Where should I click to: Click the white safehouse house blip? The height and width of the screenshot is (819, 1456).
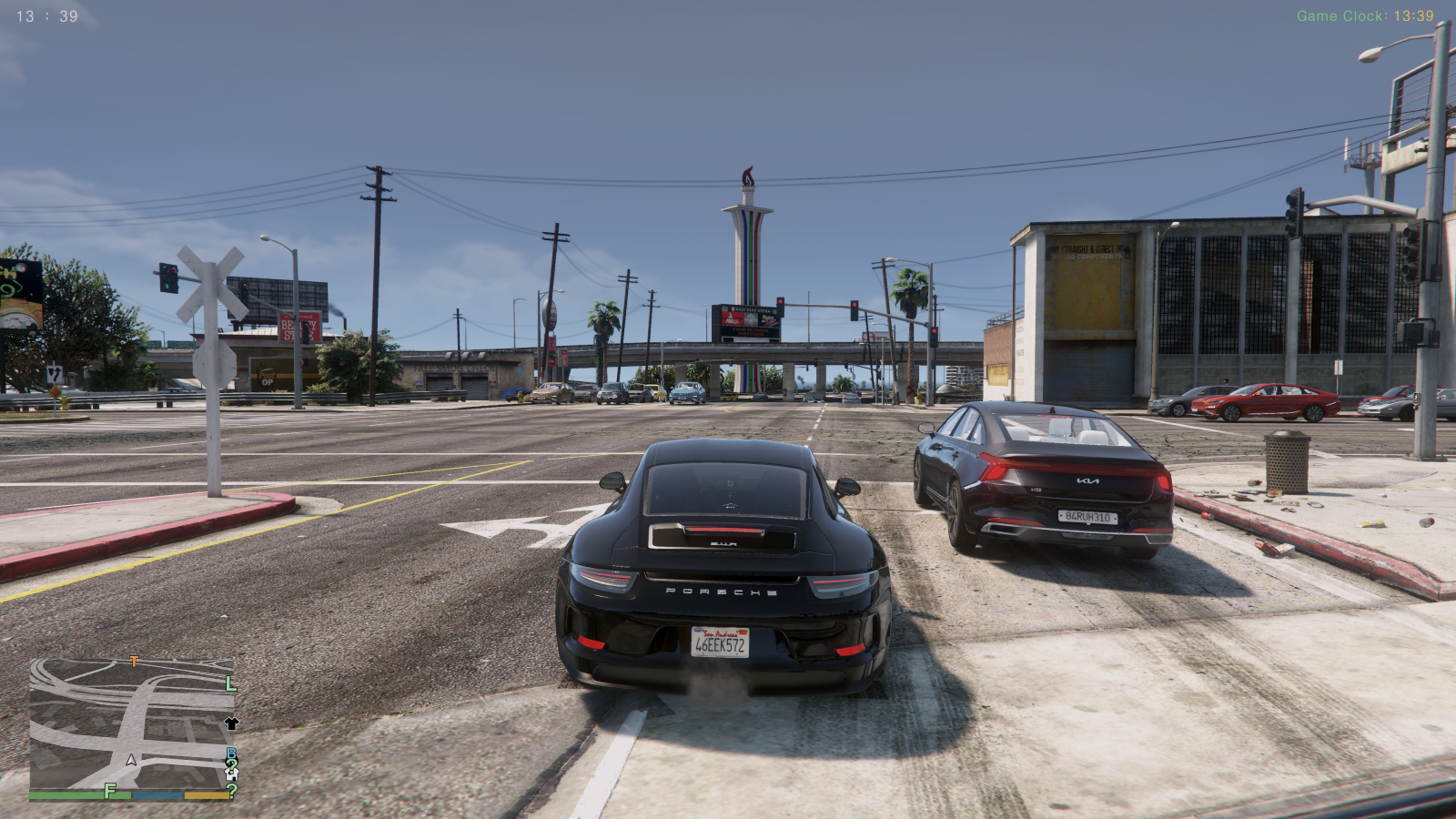[x=231, y=774]
